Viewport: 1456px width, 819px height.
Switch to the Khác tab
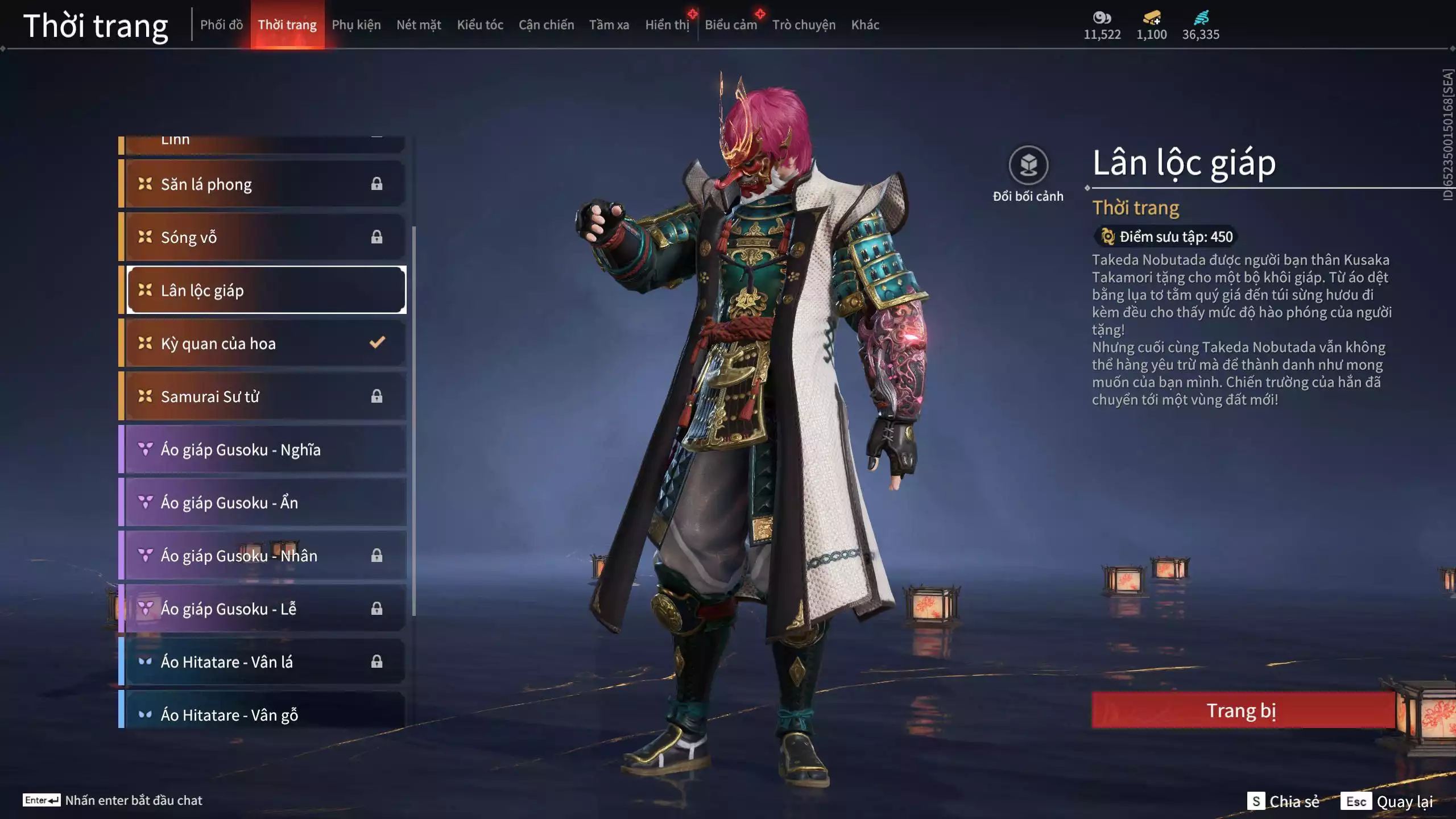point(865,25)
